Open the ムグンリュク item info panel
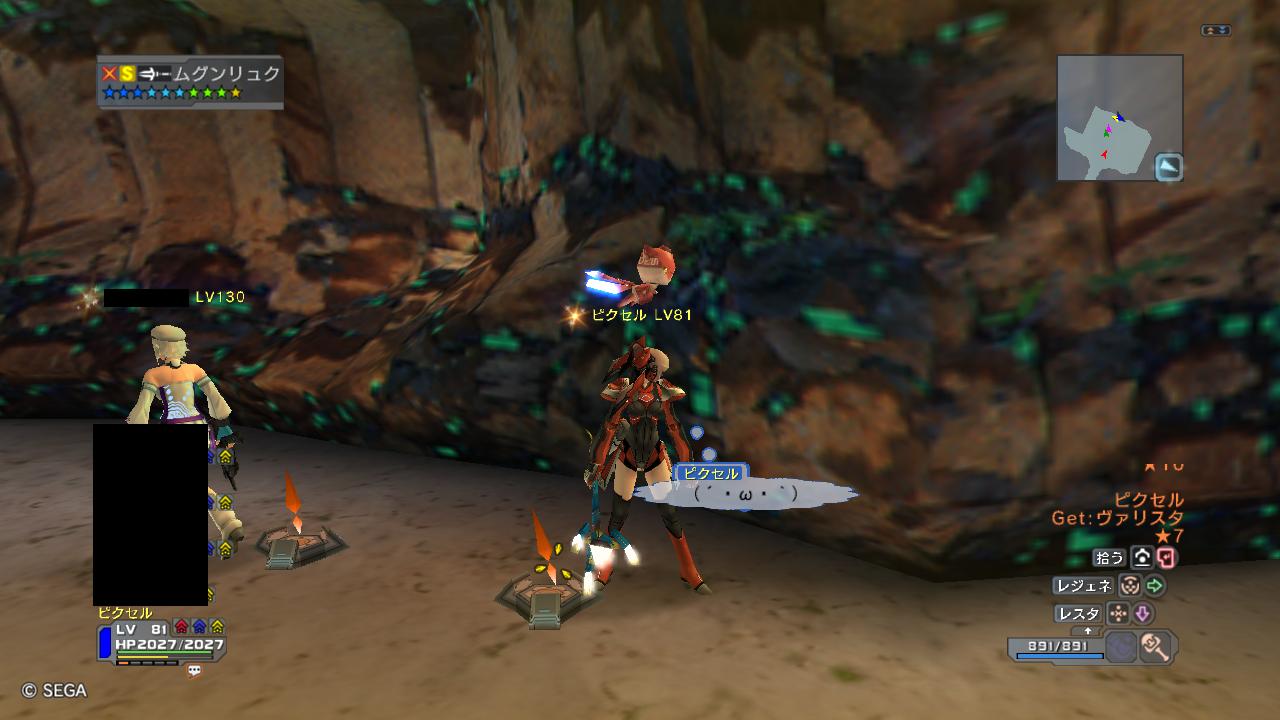This screenshot has width=1280, height=720. 190,82
